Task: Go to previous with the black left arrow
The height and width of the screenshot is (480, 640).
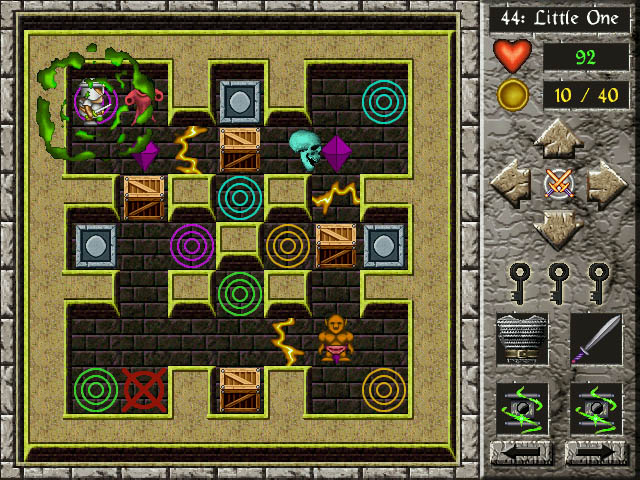Action: point(521,454)
